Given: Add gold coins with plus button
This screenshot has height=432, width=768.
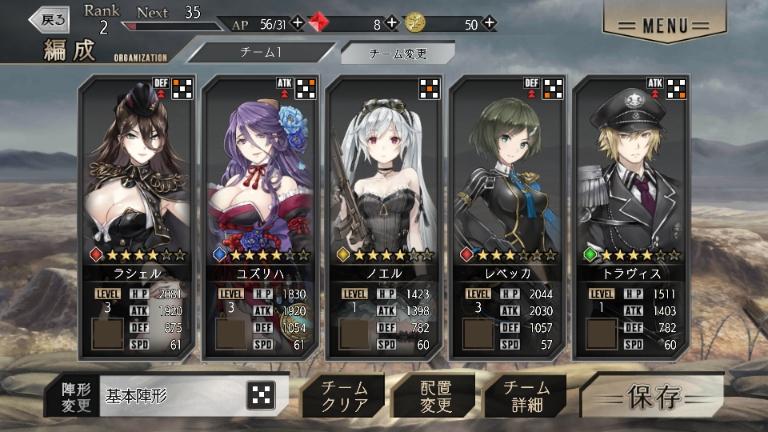Looking at the screenshot, I should [x=488, y=23].
